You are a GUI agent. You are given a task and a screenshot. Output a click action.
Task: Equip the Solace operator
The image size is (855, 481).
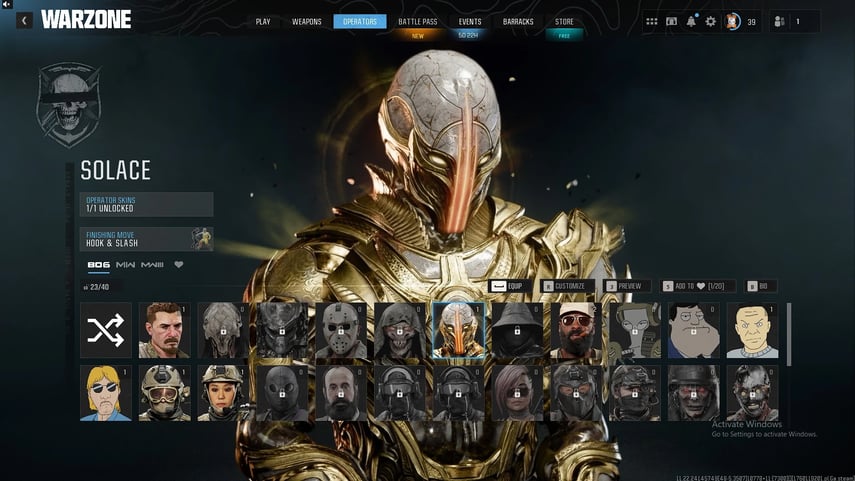tap(507, 286)
